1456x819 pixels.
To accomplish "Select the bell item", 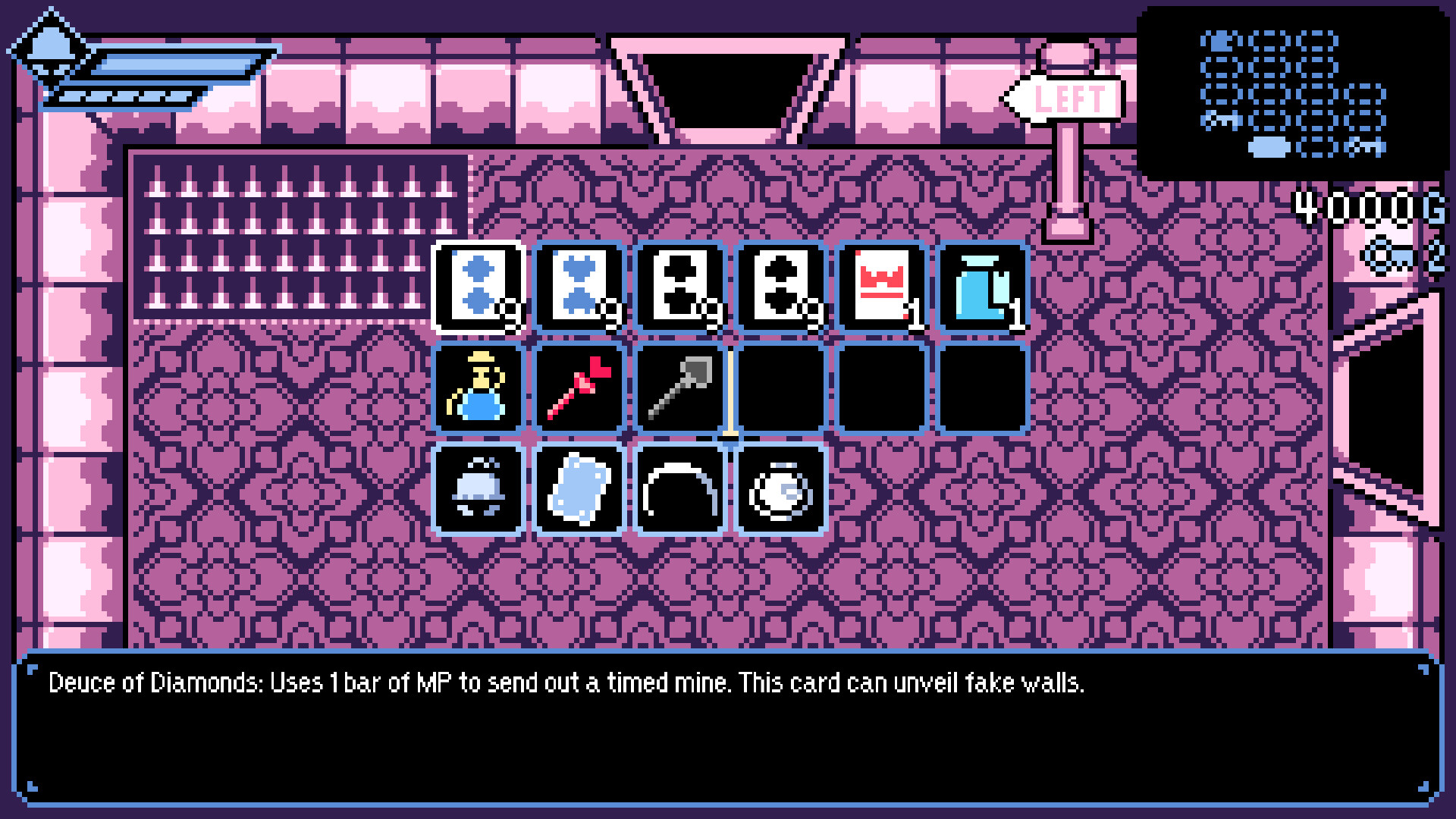I will point(477,489).
